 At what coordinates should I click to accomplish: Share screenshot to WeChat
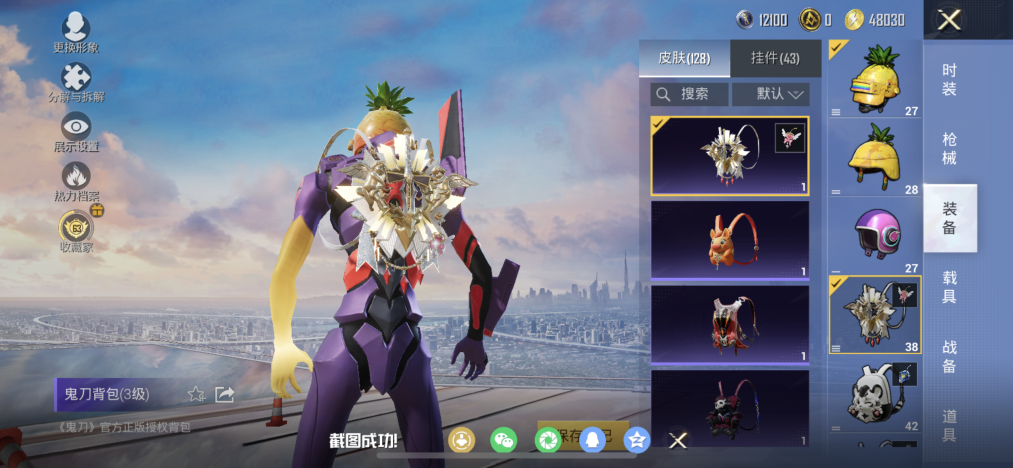(x=504, y=439)
